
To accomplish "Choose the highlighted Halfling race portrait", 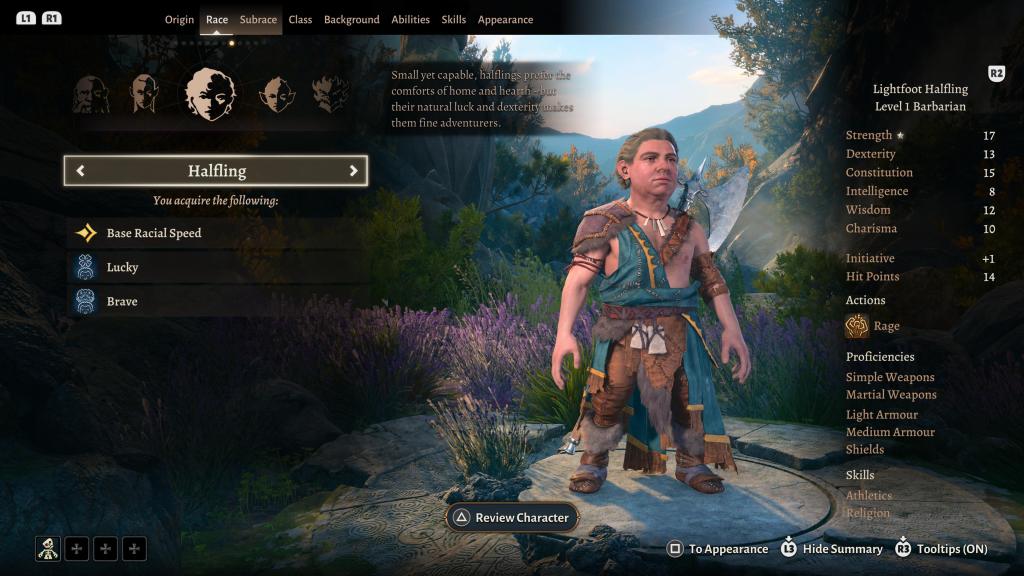I will pyautogui.click(x=210, y=95).
